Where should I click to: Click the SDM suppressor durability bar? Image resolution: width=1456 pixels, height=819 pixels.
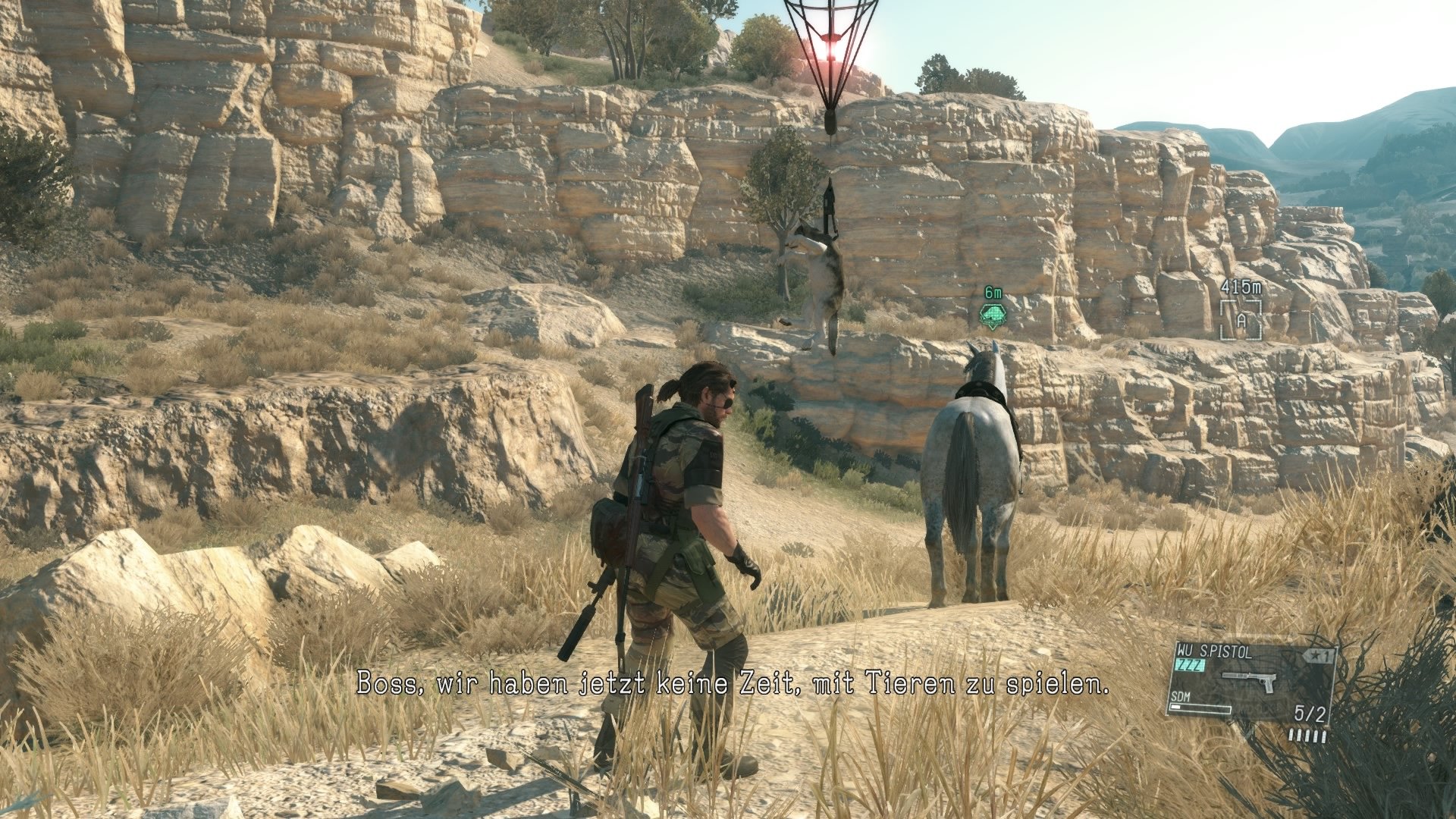pos(1200,709)
